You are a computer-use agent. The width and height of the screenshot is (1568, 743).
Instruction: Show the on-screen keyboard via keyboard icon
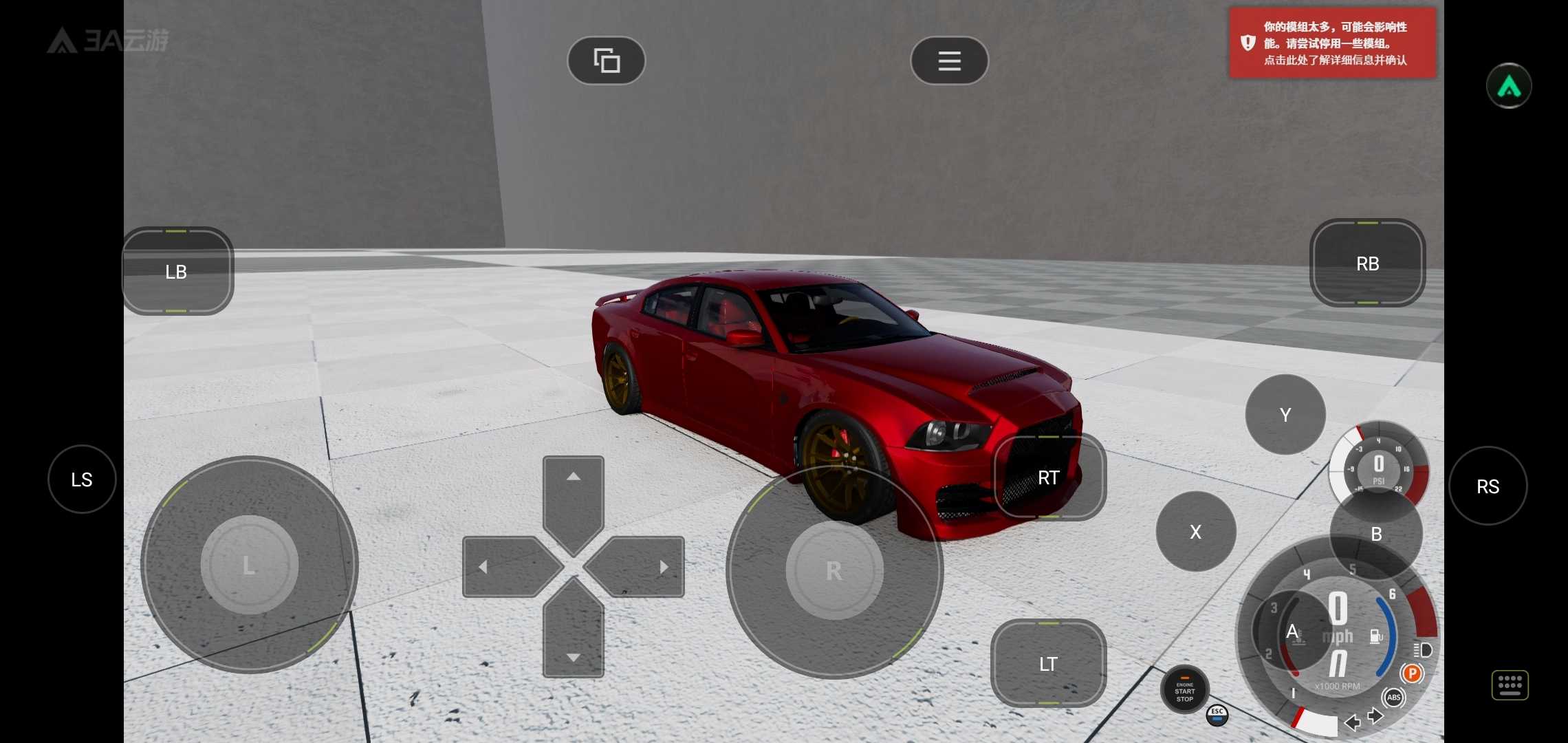coord(1510,685)
